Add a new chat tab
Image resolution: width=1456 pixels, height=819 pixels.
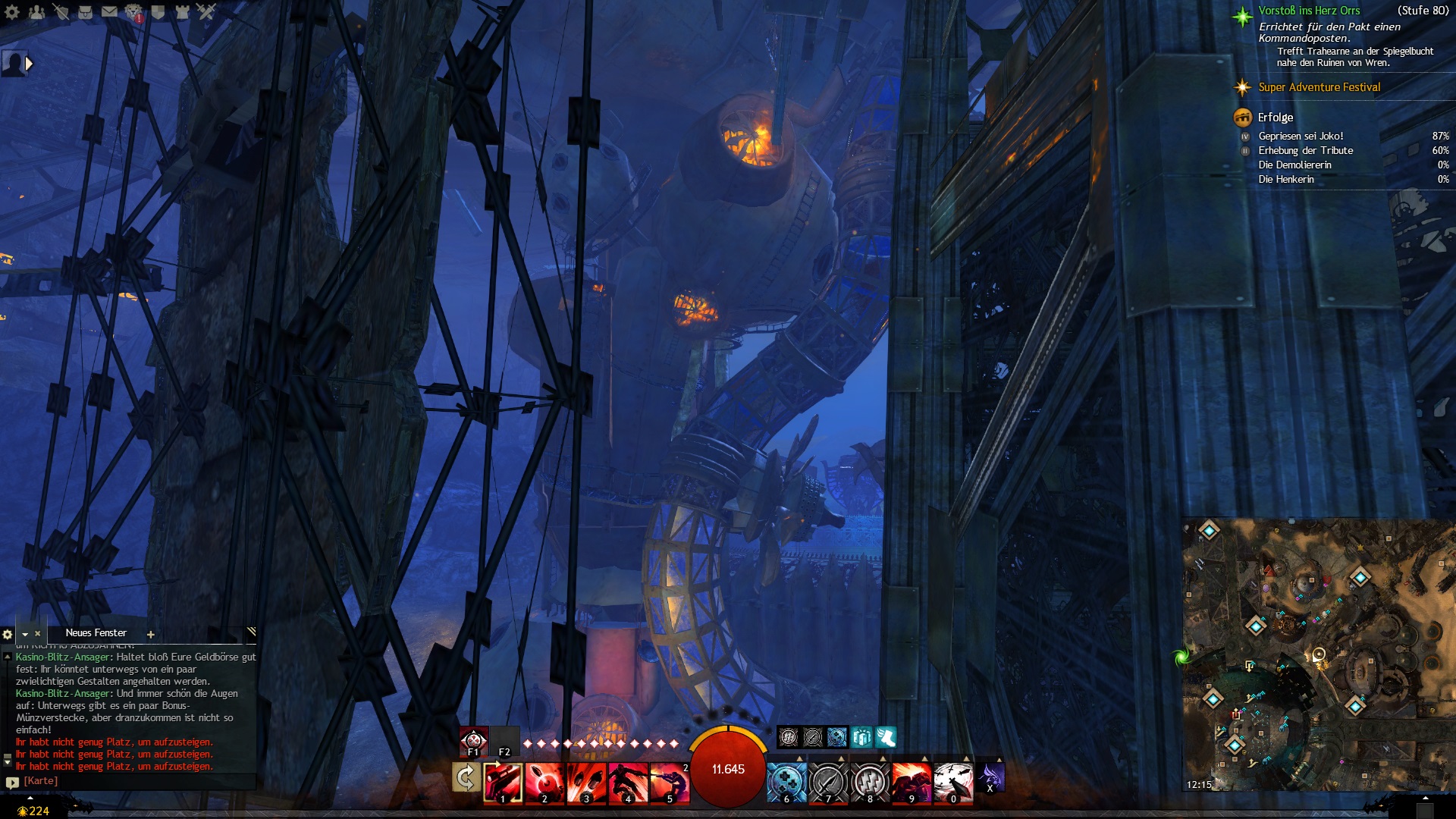pyautogui.click(x=151, y=635)
